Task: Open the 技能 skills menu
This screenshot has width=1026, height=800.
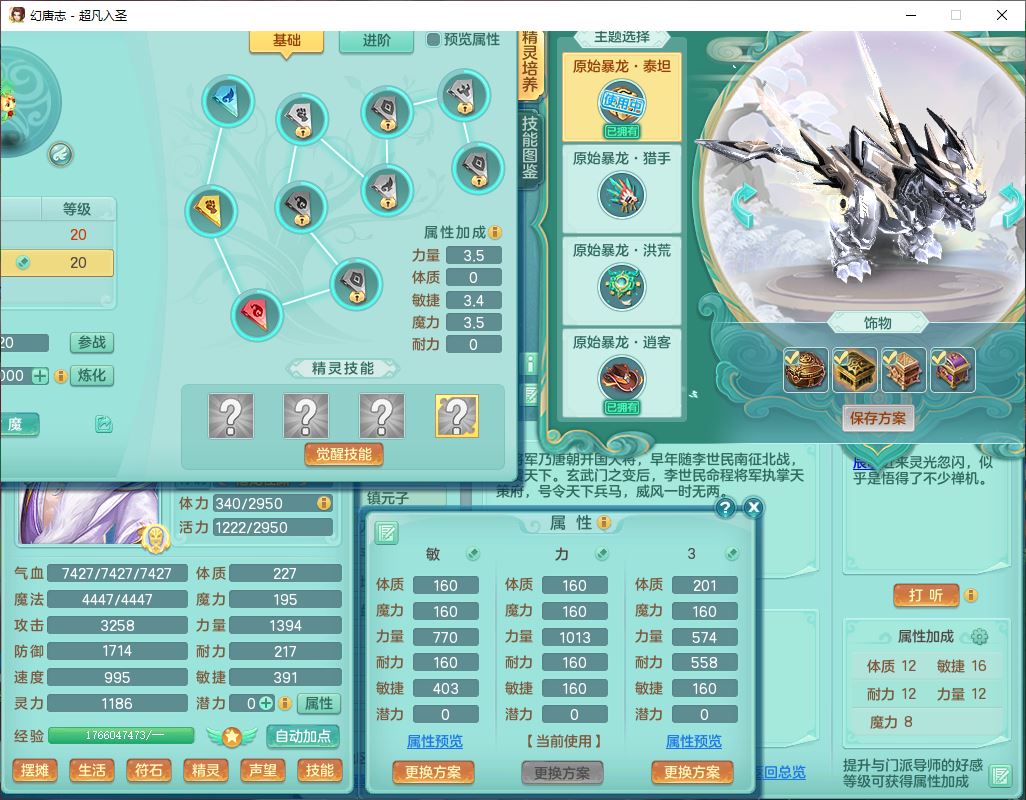Action: tap(320, 771)
